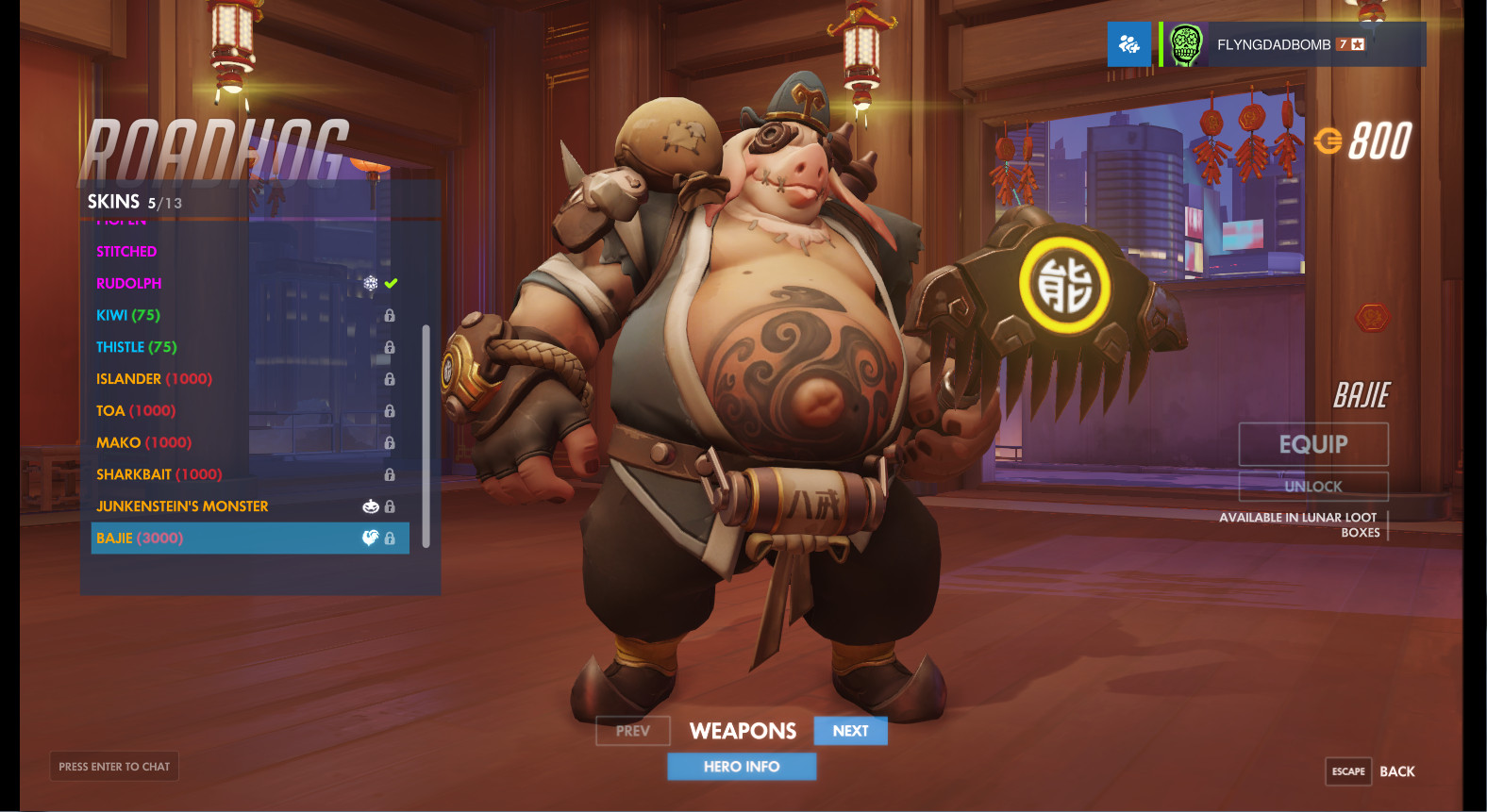Go to the previous category with Prev
Viewport: 1487px width, 812px height.
[632, 731]
